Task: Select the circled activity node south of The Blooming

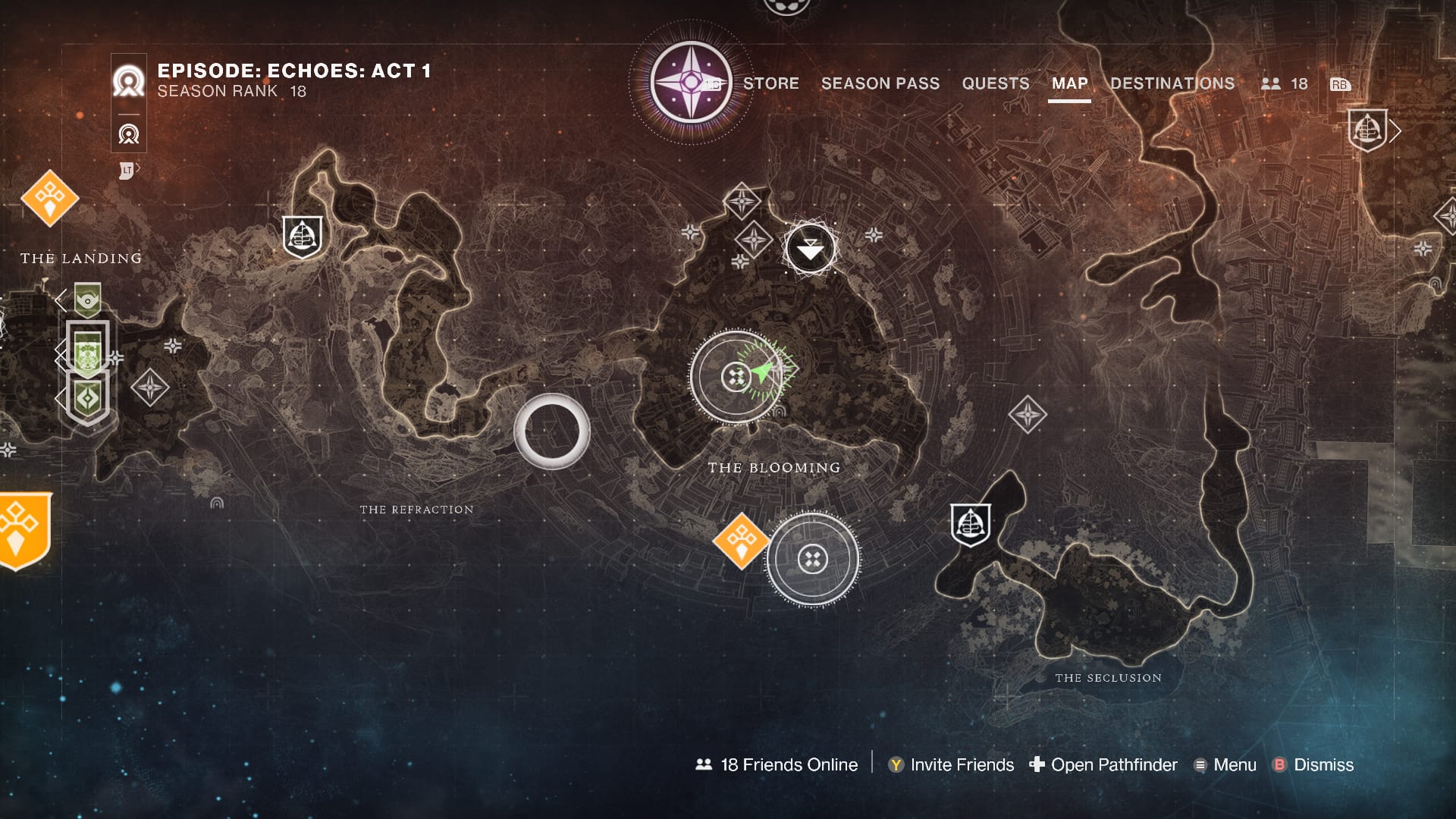Action: [812, 560]
